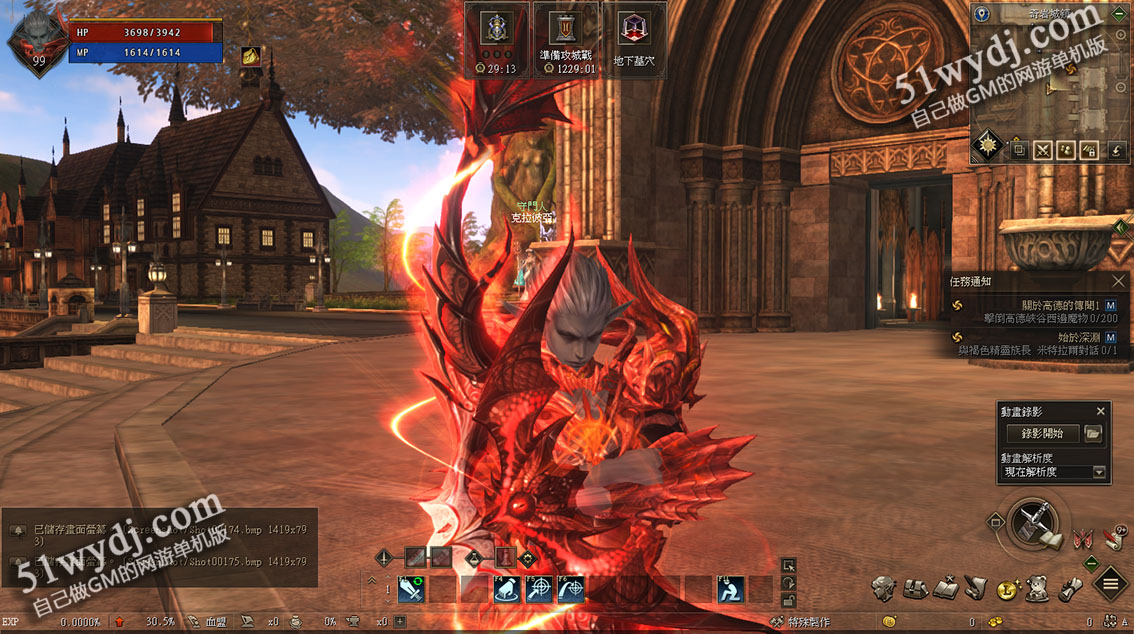Click the crossed swords minimap button
1134x634 pixels.
(x=1043, y=151)
